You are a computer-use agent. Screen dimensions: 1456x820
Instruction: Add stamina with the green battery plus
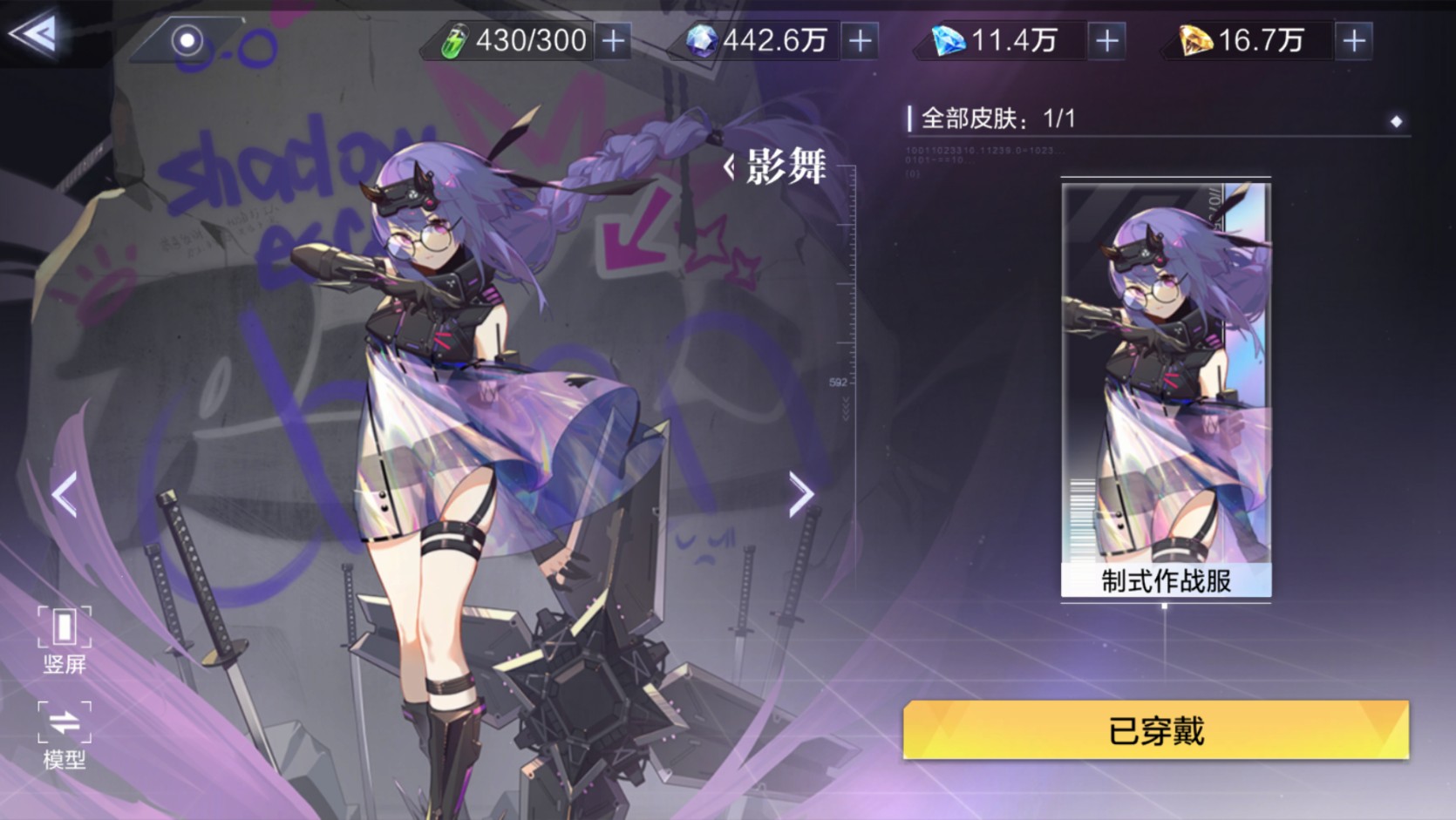(614, 40)
